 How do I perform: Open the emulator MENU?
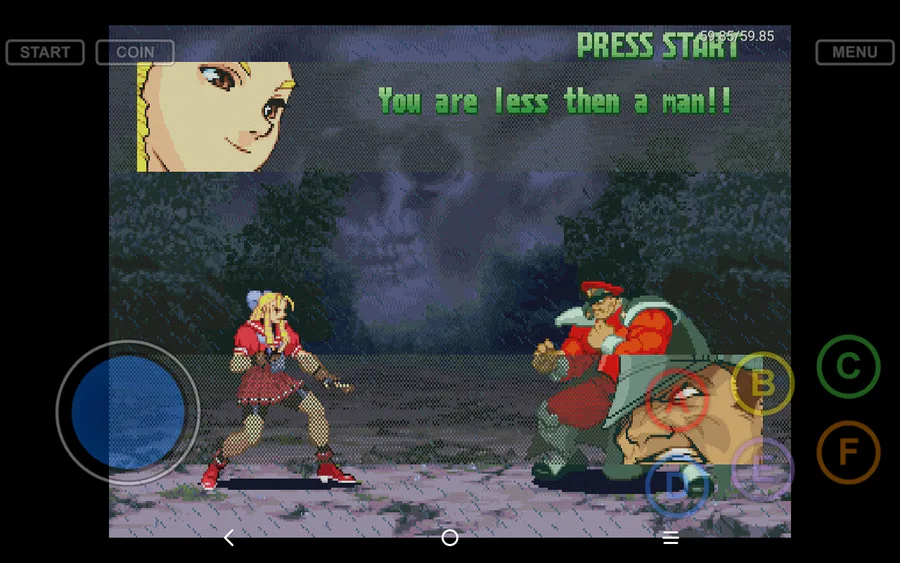click(x=854, y=52)
